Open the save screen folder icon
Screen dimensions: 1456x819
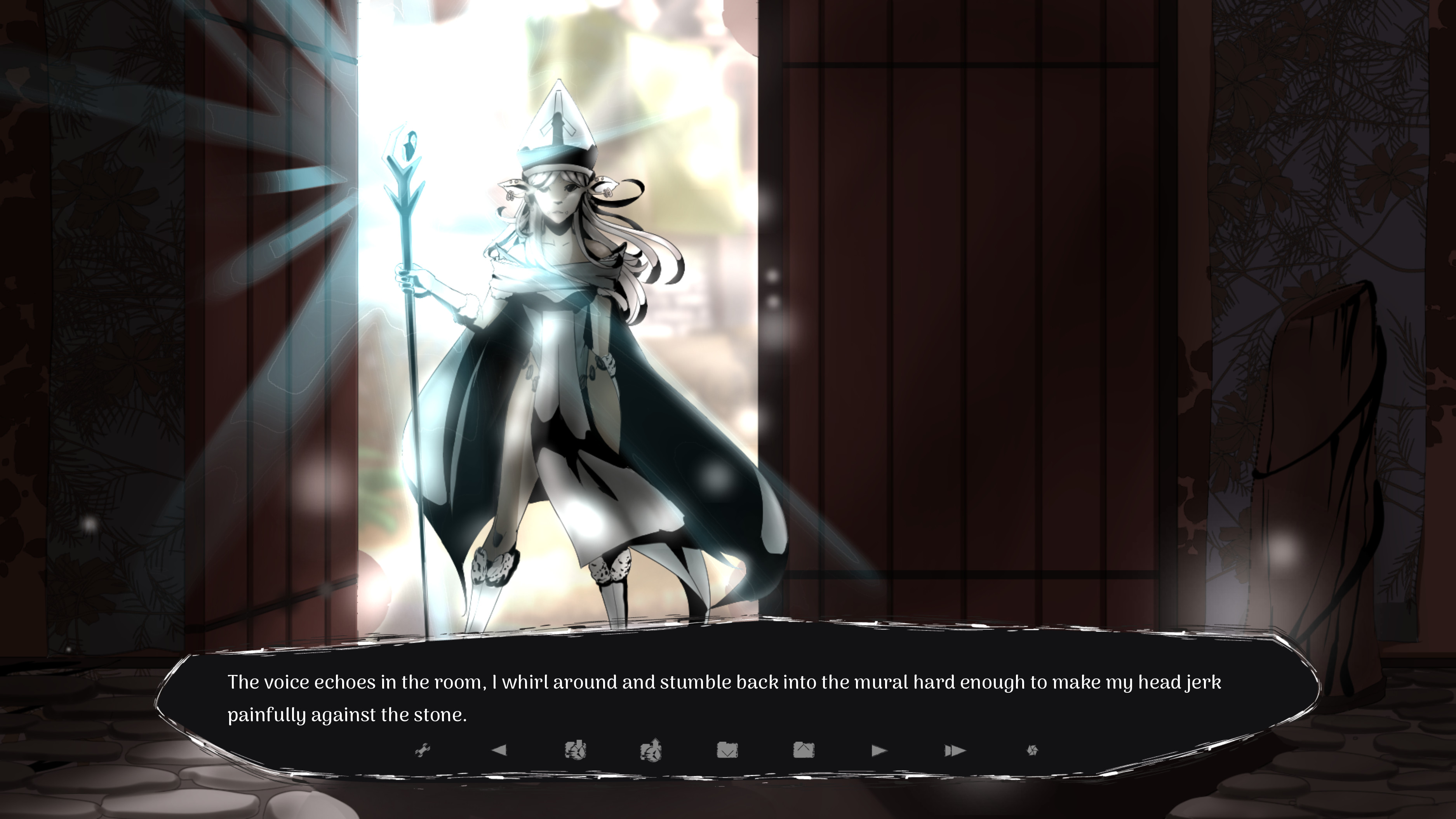pos(728,750)
